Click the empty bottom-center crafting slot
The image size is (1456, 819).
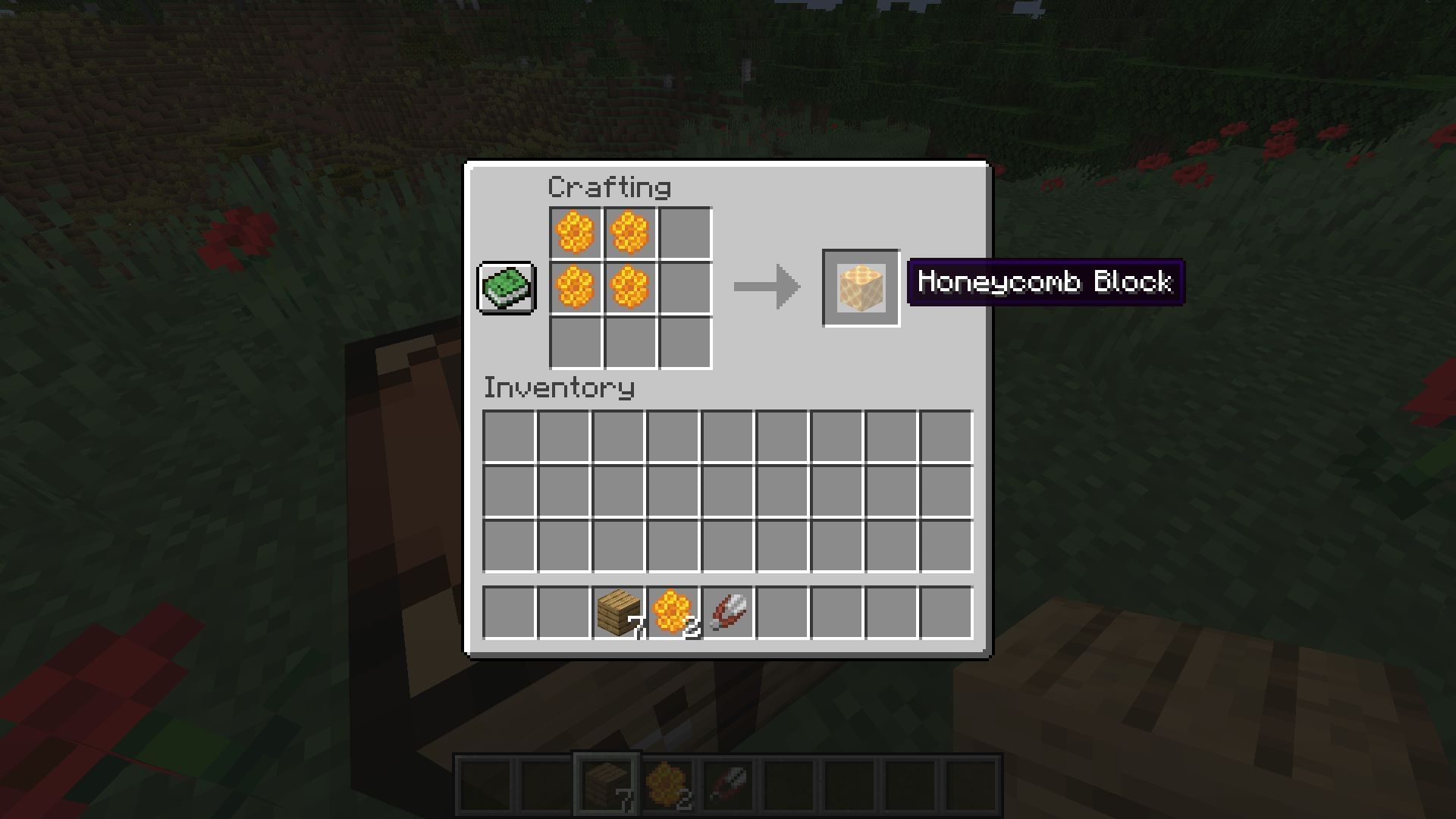point(629,344)
